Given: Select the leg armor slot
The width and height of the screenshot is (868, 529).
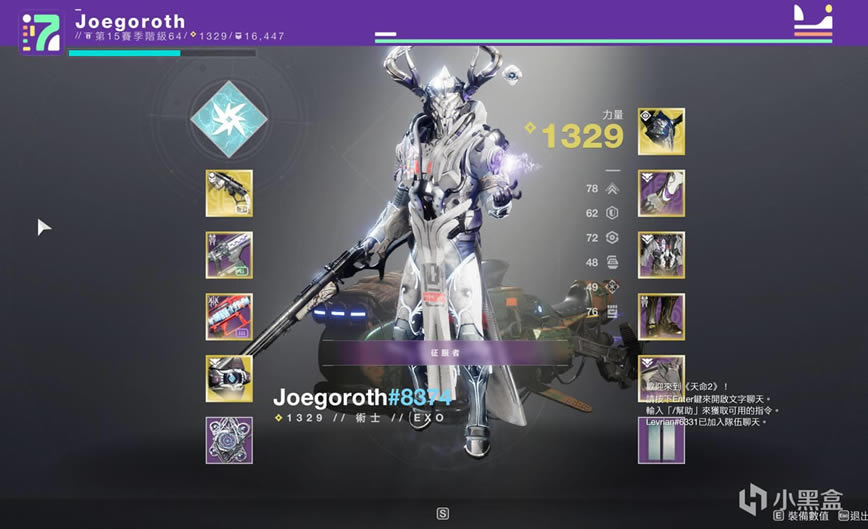Looking at the screenshot, I should point(661,317).
